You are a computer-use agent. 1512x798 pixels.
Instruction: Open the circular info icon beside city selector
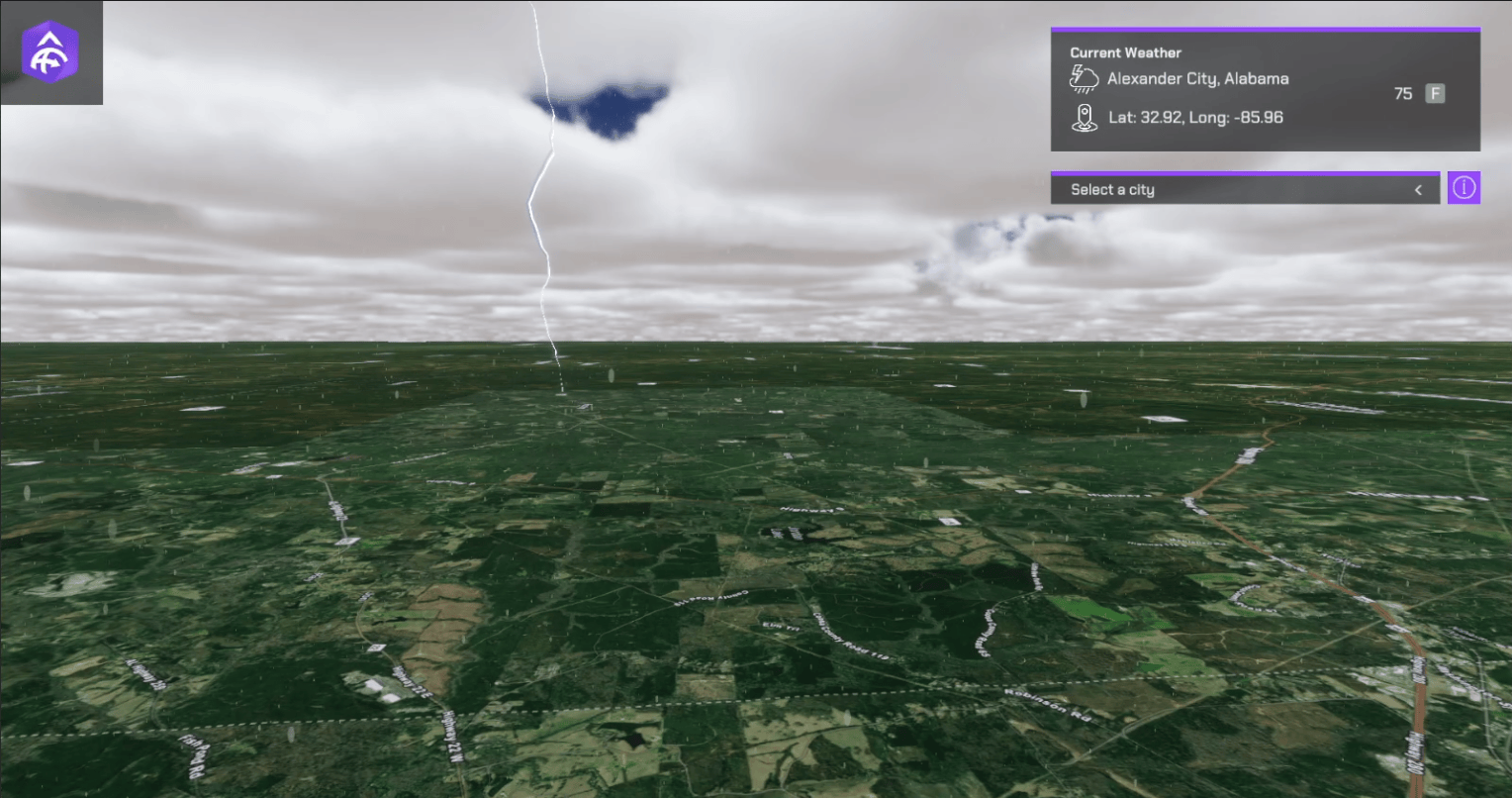[x=1464, y=187]
